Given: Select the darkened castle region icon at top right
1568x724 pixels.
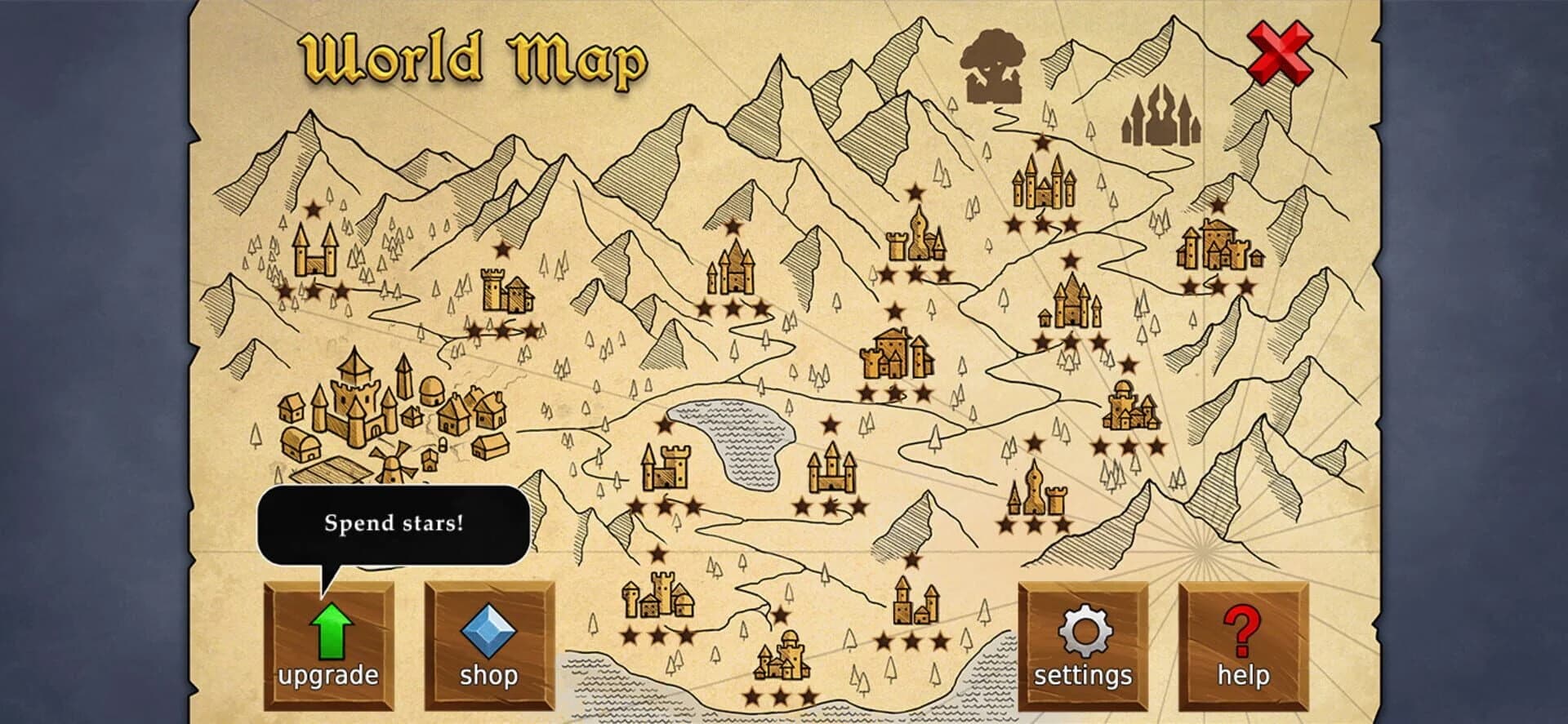Looking at the screenshot, I should 1160,118.
